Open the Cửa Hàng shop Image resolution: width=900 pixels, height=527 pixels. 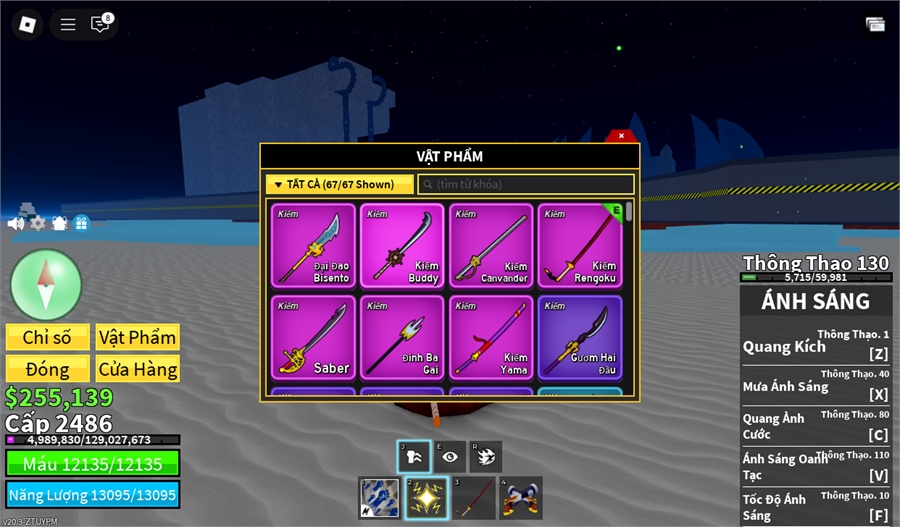coord(138,369)
